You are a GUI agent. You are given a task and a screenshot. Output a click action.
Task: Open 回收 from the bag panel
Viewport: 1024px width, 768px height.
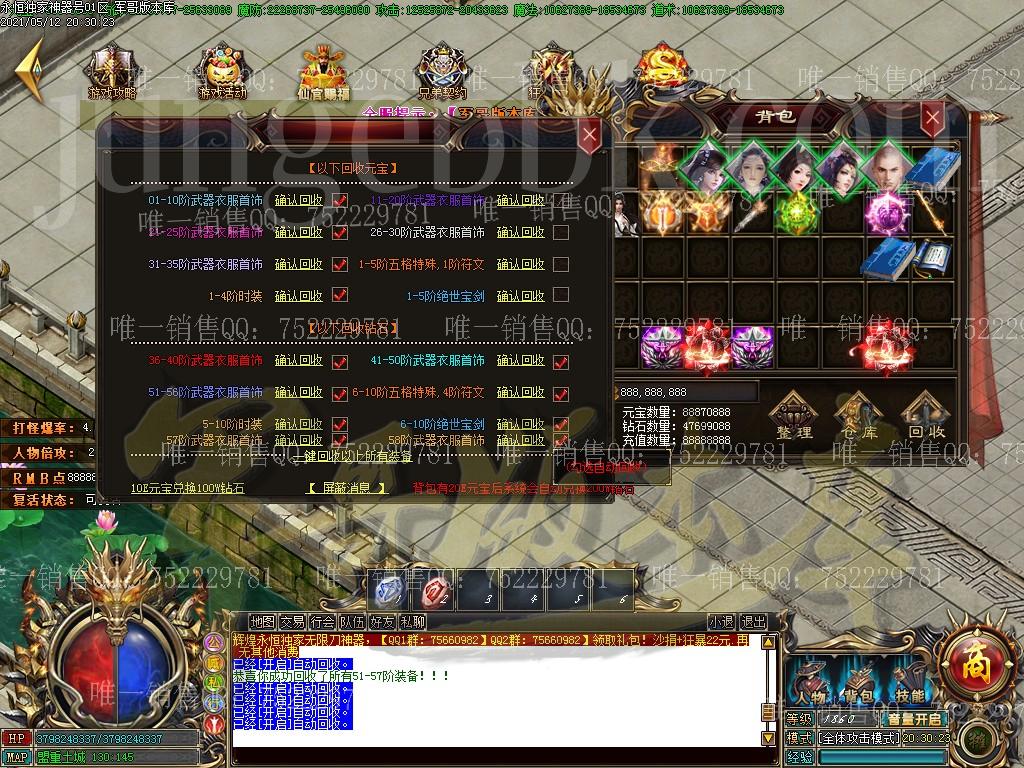pyautogui.click(x=926, y=416)
